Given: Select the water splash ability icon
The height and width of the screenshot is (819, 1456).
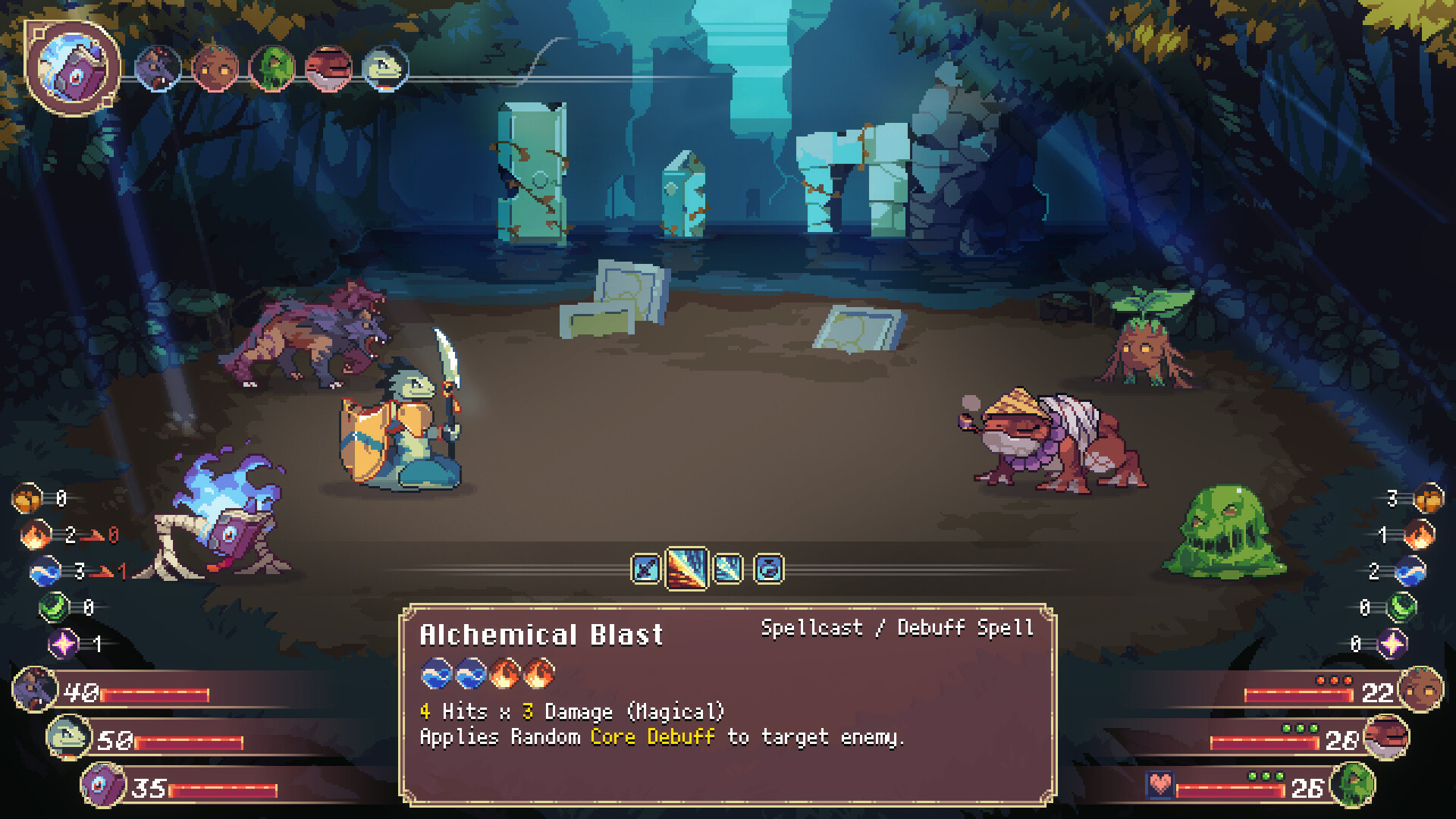Looking at the screenshot, I should (728, 569).
